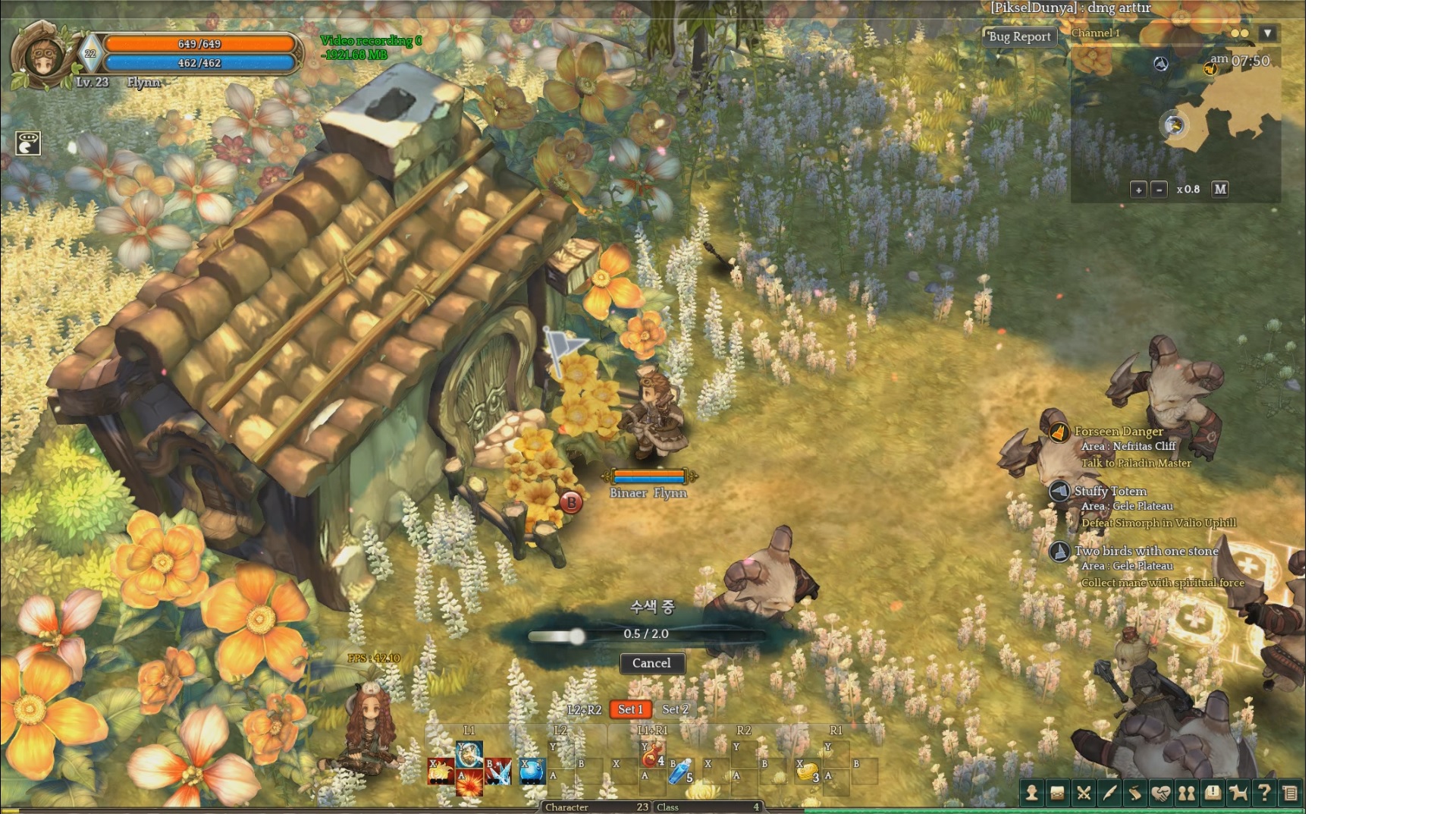The height and width of the screenshot is (814, 1456).
Task: Activate the blue bomb skill icon
Action: tap(532, 772)
